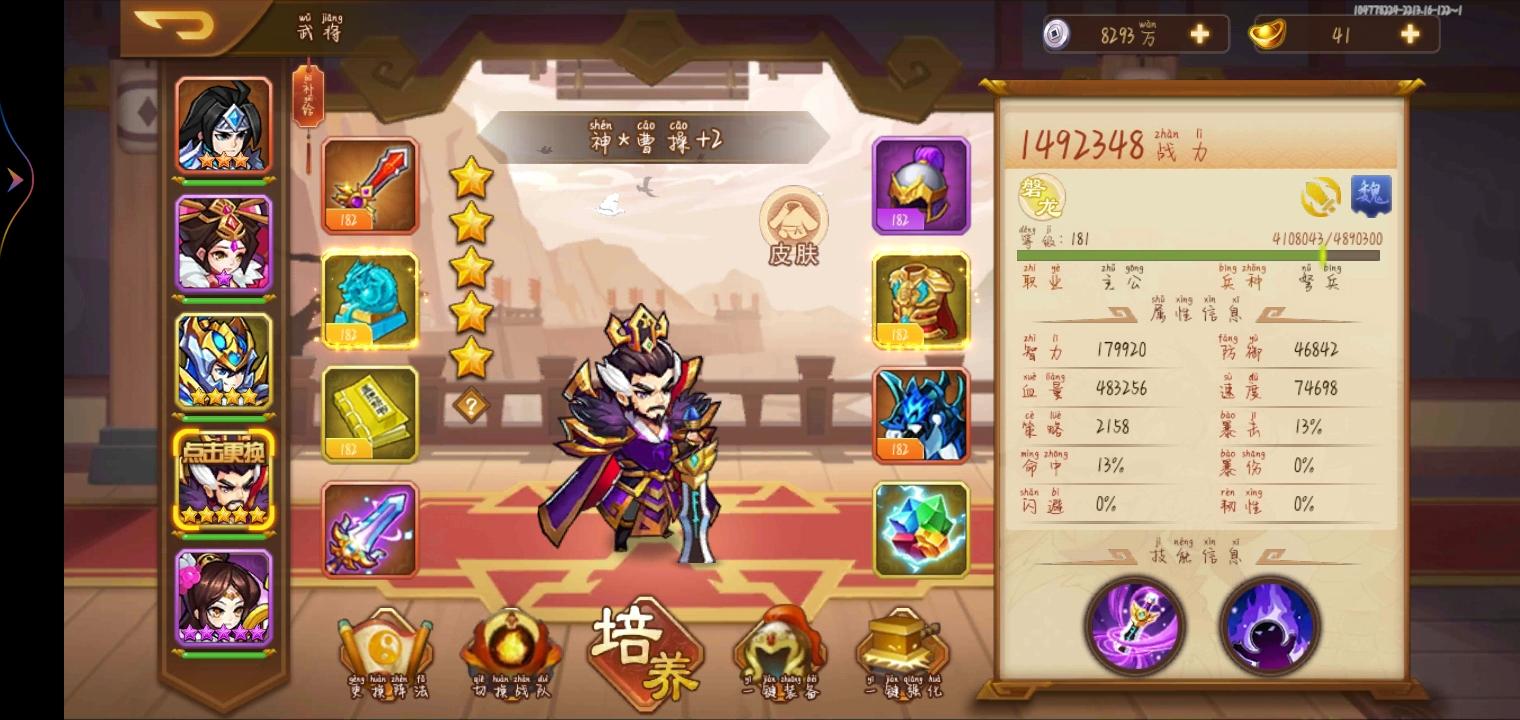This screenshot has height=720, width=1520.
Task: Open the colorful gems equipment slot
Action: coord(919,528)
